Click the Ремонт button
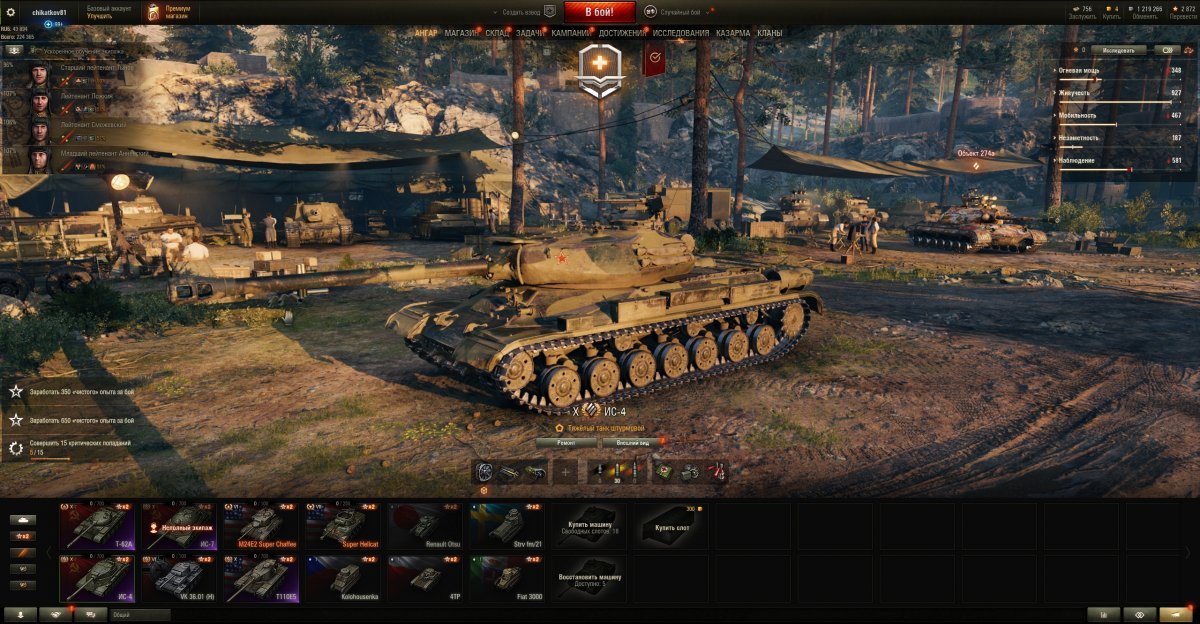This screenshot has height=624, width=1200. [x=566, y=442]
